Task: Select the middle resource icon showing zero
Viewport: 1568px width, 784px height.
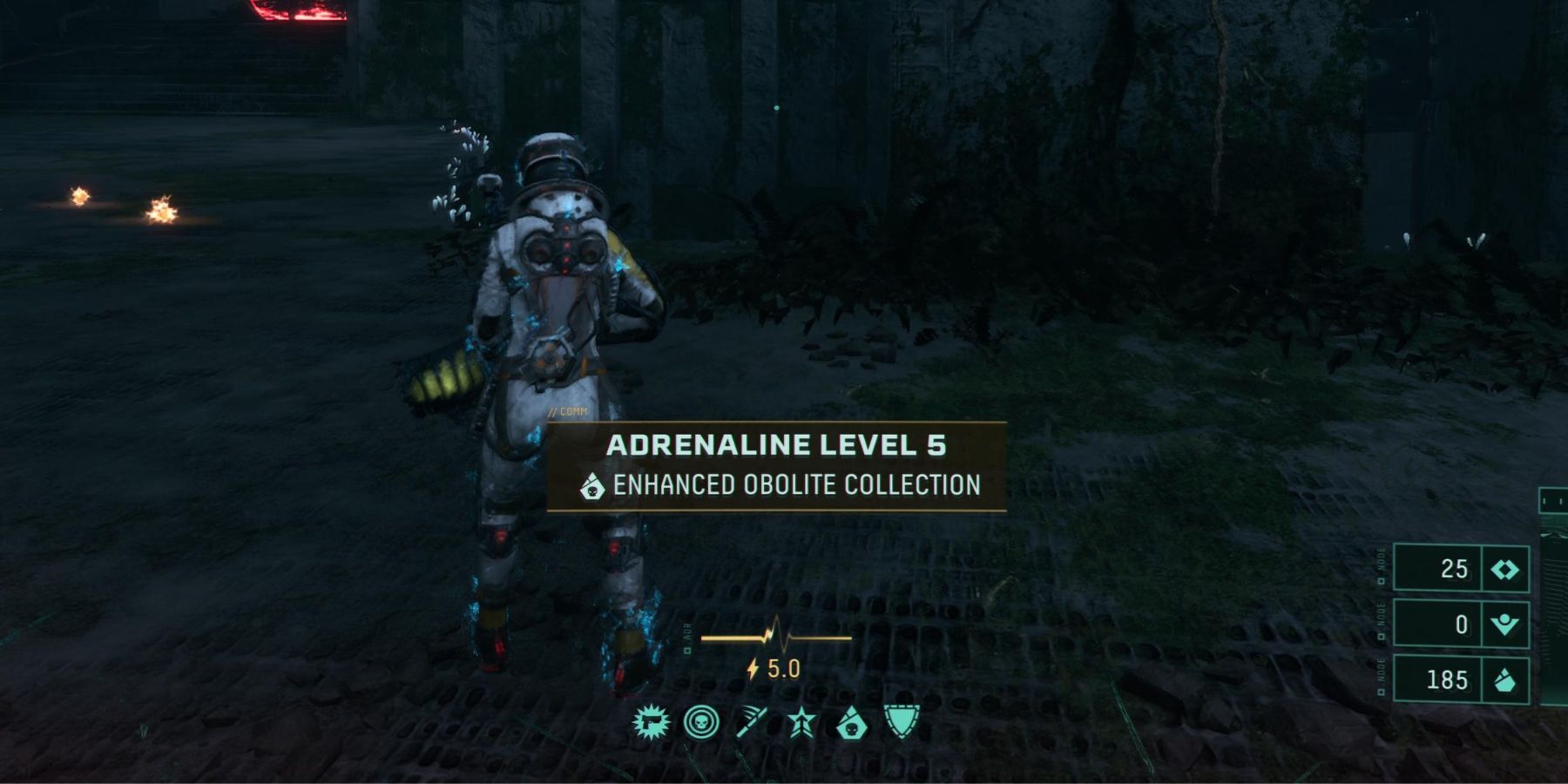Action: 1504,625
